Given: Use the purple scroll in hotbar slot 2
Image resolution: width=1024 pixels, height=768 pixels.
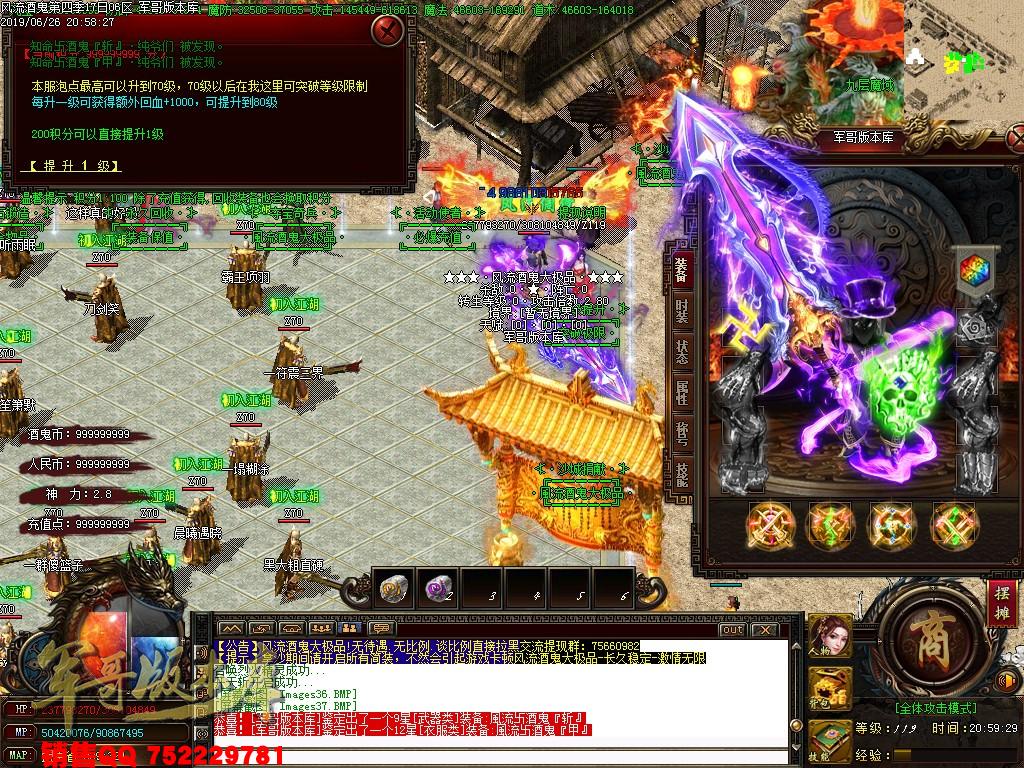Looking at the screenshot, I should pyautogui.click(x=437, y=589).
